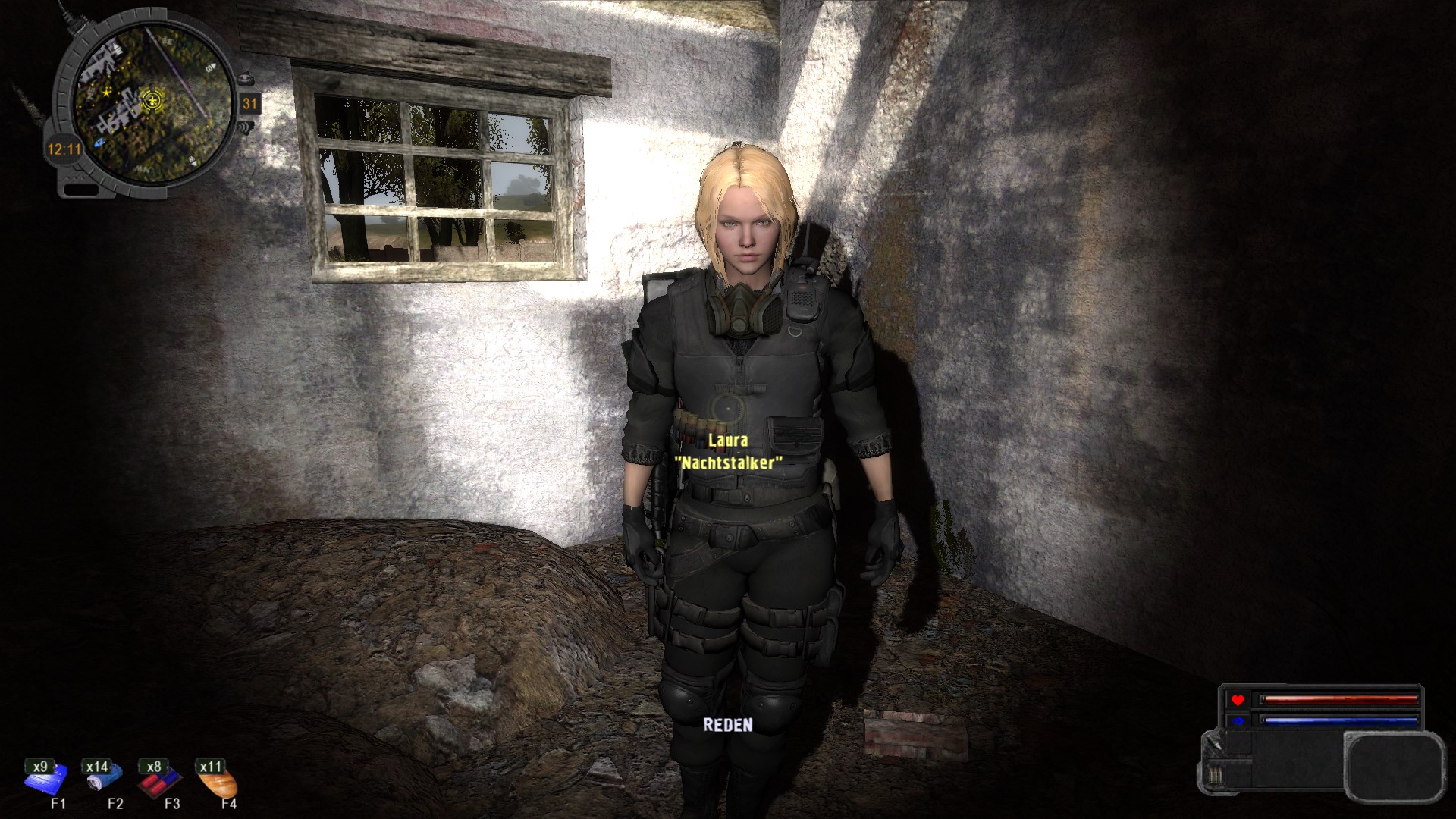Click the player position marker on the minimap
Screen dimensions: 1456x819
coord(152,100)
